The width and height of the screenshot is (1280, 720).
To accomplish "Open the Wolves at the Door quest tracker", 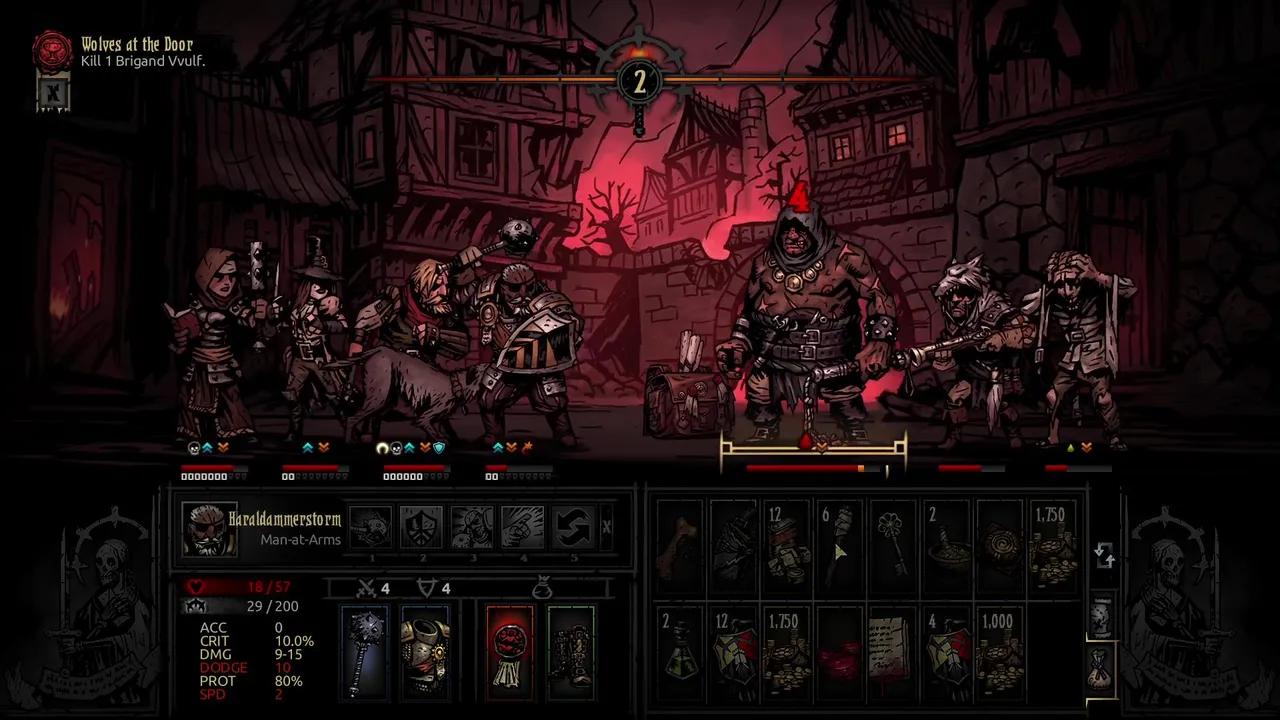I will pos(52,51).
